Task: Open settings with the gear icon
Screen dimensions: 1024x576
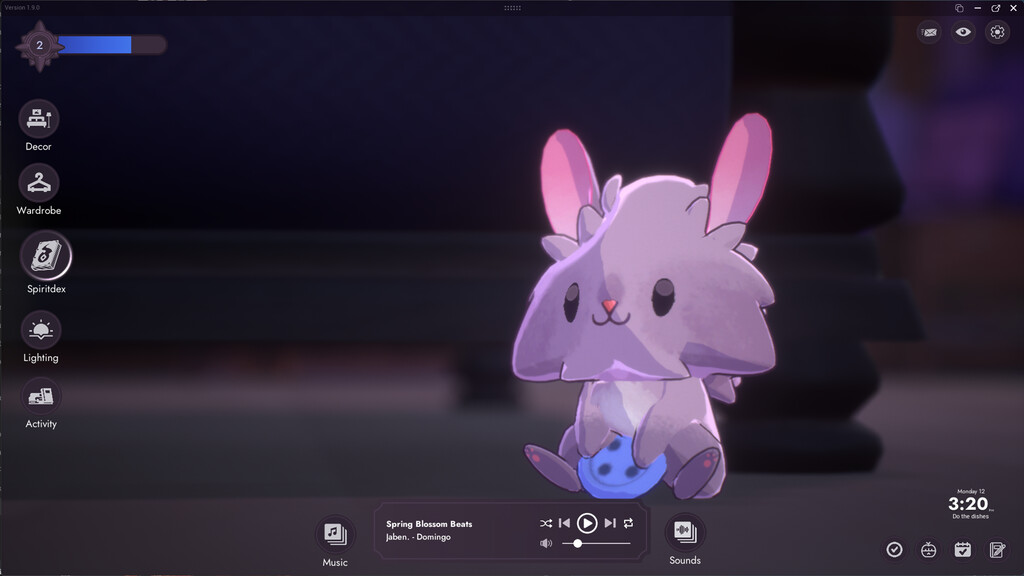Action: pyautogui.click(x=997, y=32)
